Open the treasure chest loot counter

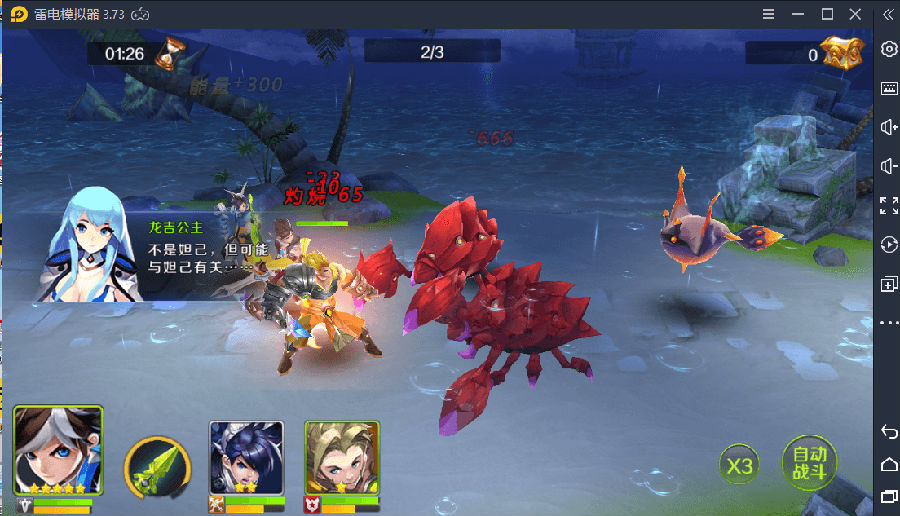pos(841,54)
